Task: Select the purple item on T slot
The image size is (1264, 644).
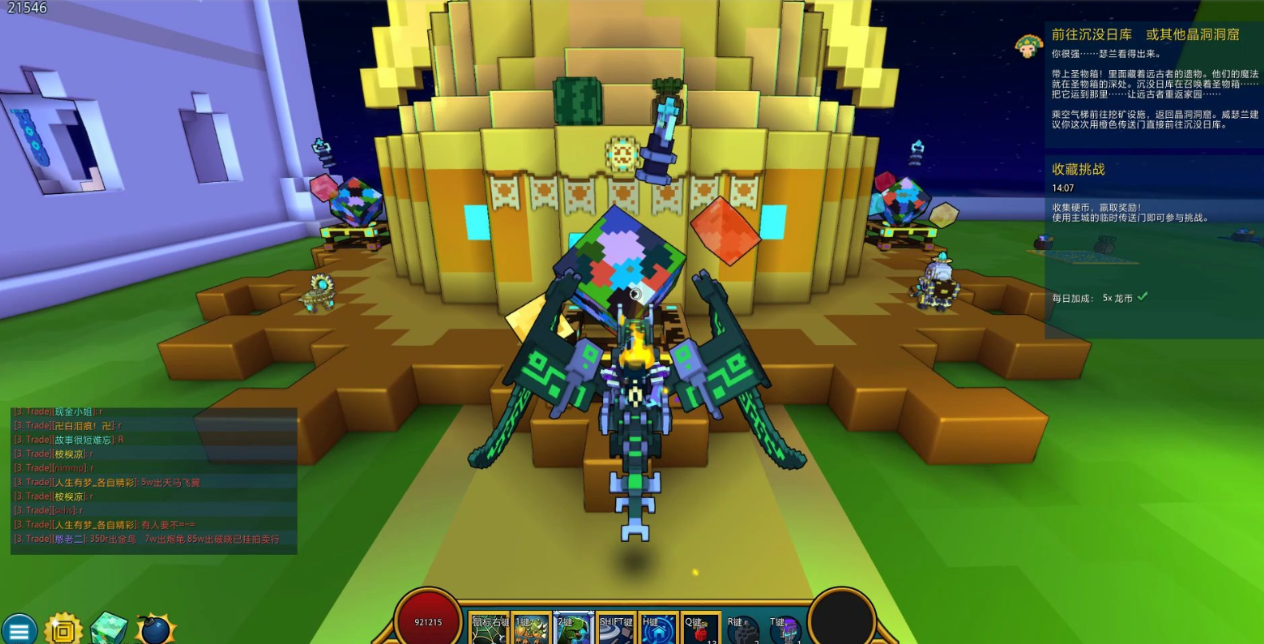Action: [784, 631]
